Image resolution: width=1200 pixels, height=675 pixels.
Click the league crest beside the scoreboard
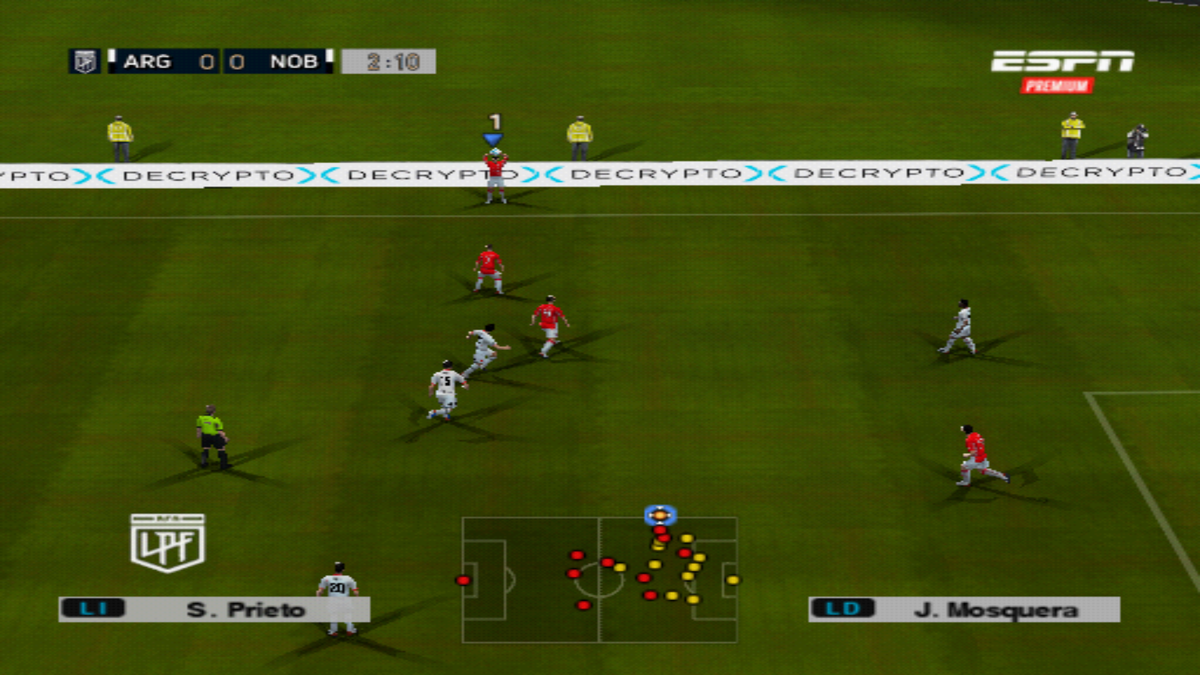pyautogui.click(x=85, y=62)
